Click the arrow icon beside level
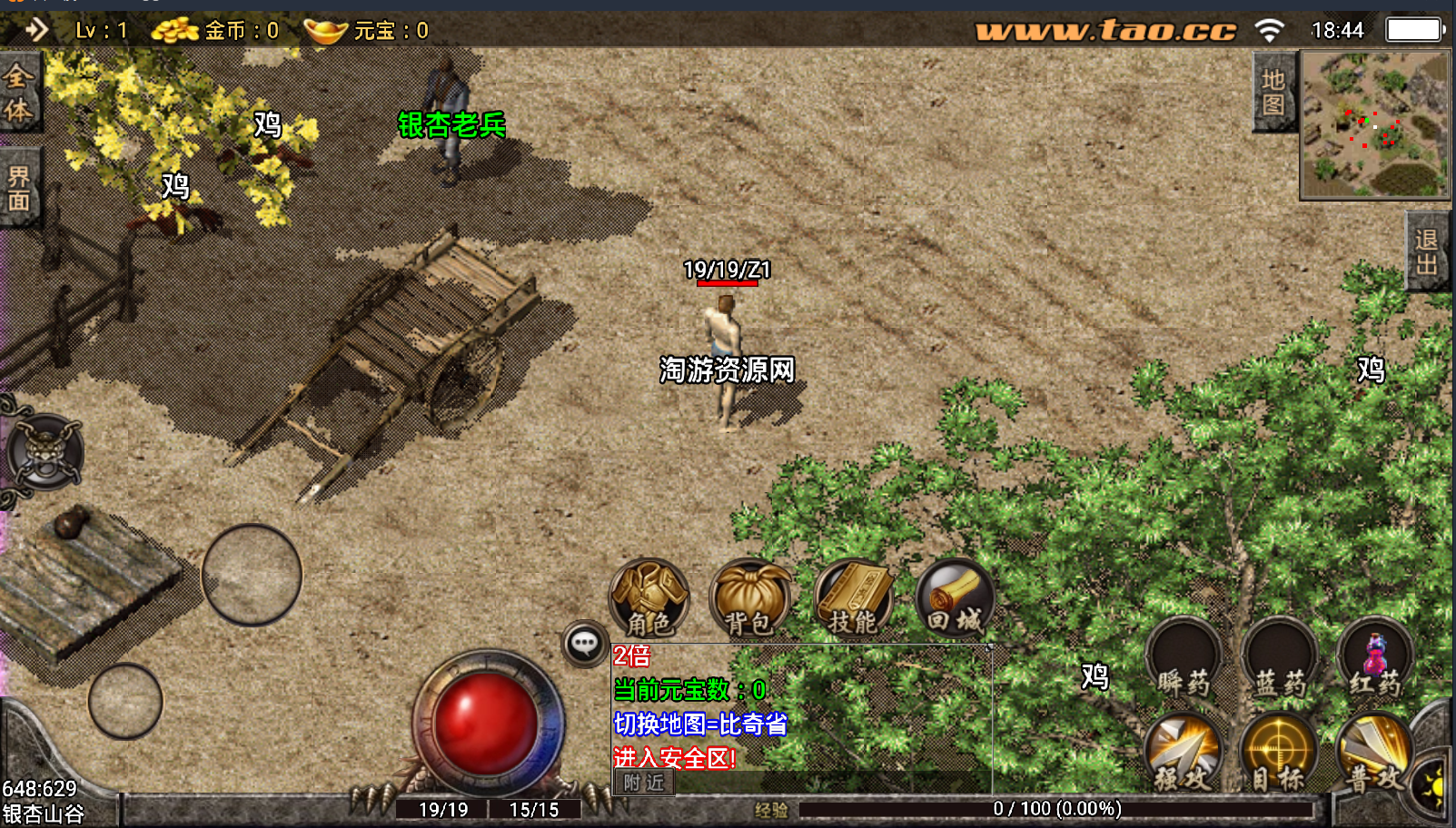Viewport: 1456px width, 828px height. click(x=37, y=30)
